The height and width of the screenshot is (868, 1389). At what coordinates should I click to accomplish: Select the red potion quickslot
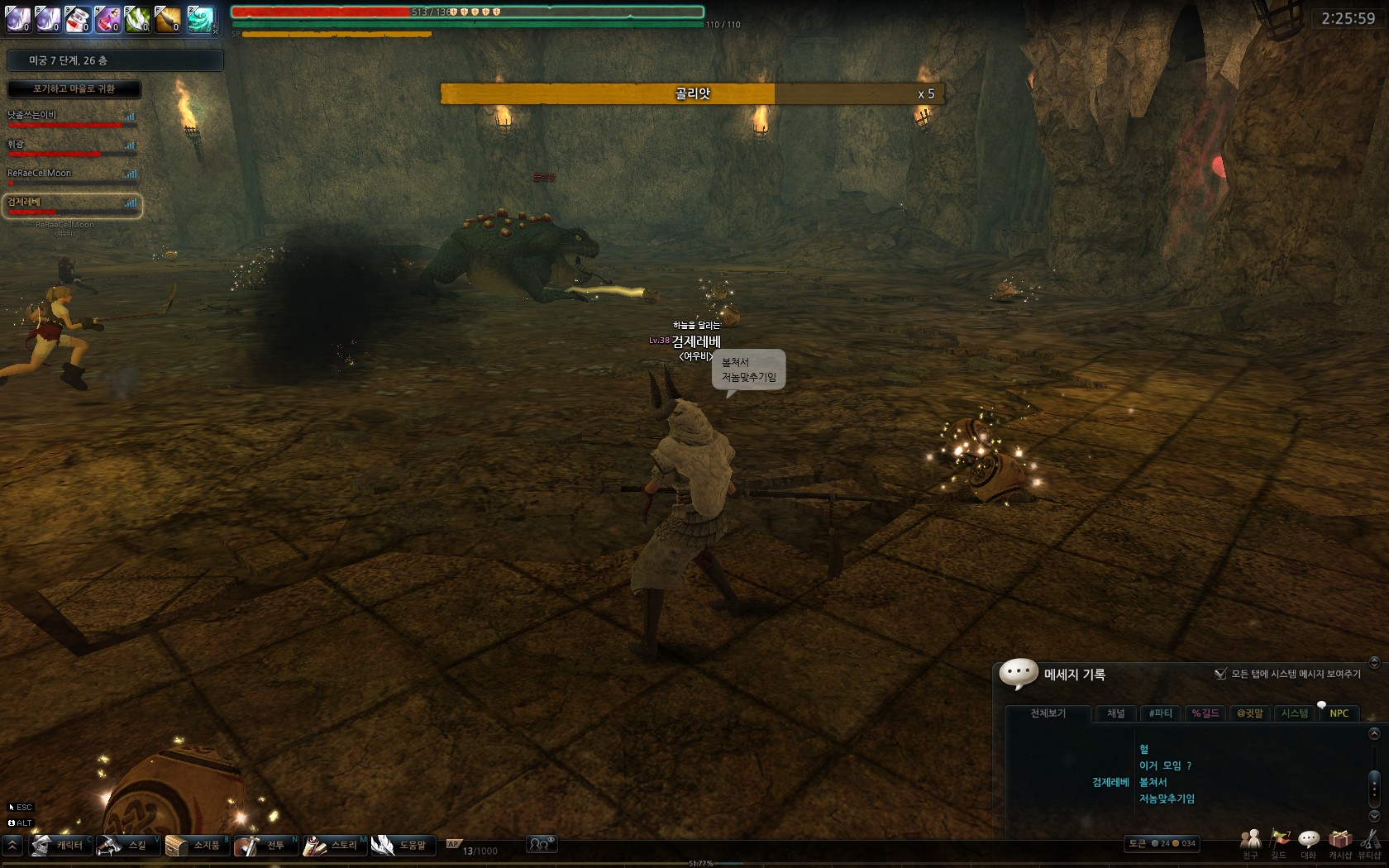[107, 18]
